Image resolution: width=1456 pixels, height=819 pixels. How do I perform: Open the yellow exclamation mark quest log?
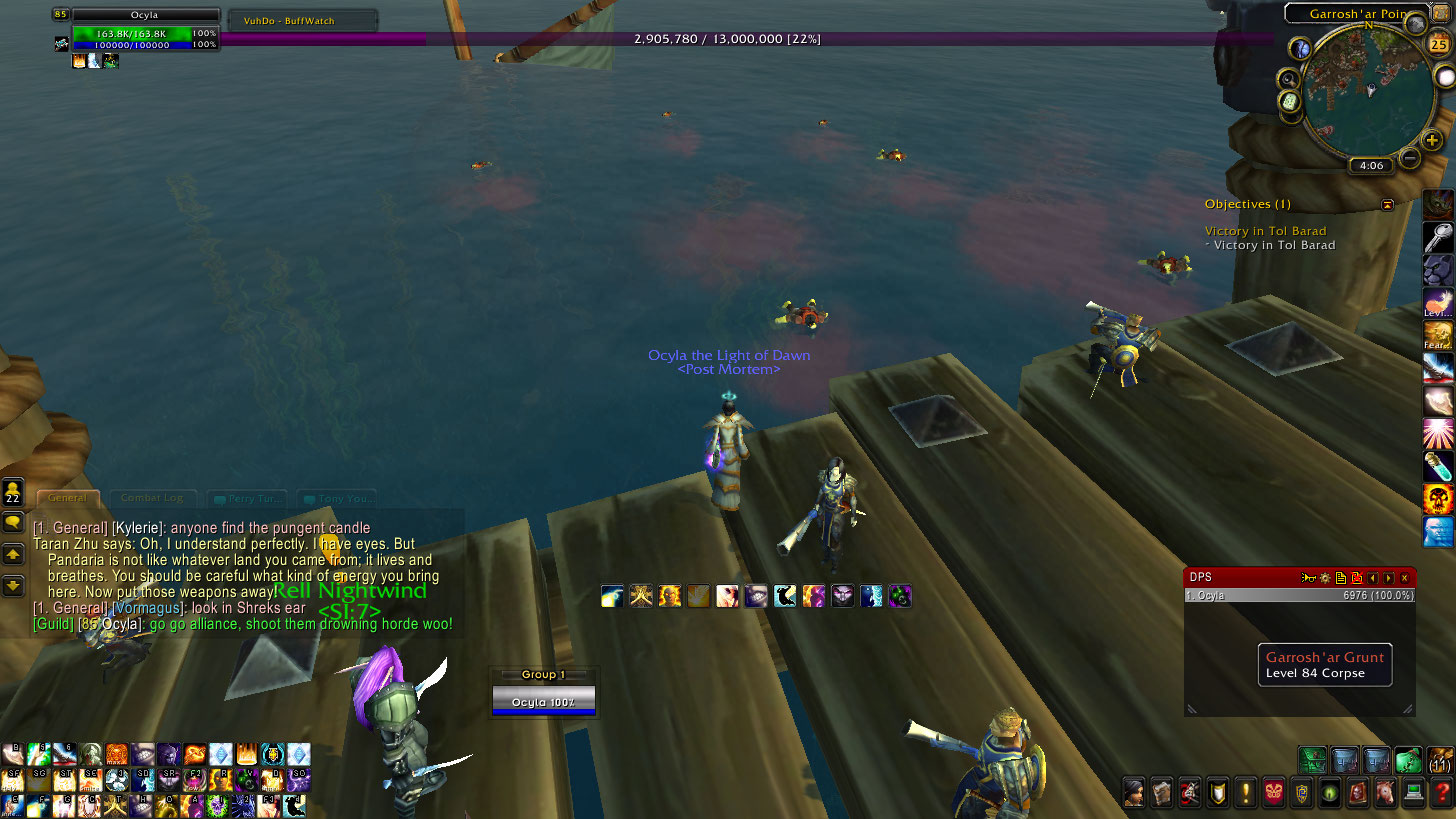(1245, 792)
